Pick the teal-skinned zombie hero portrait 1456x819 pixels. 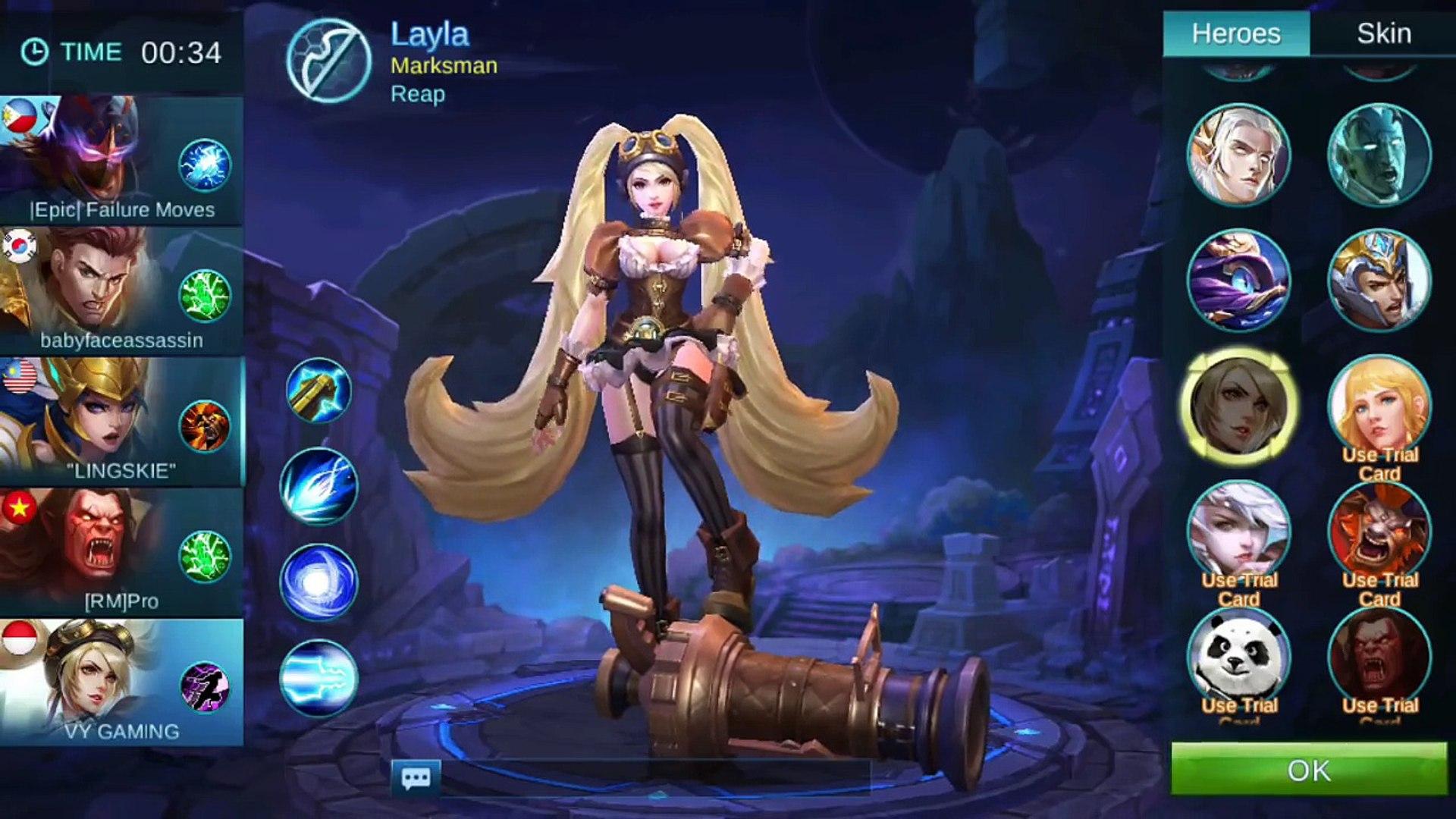pyautogui.click(x=1379, y=155)
